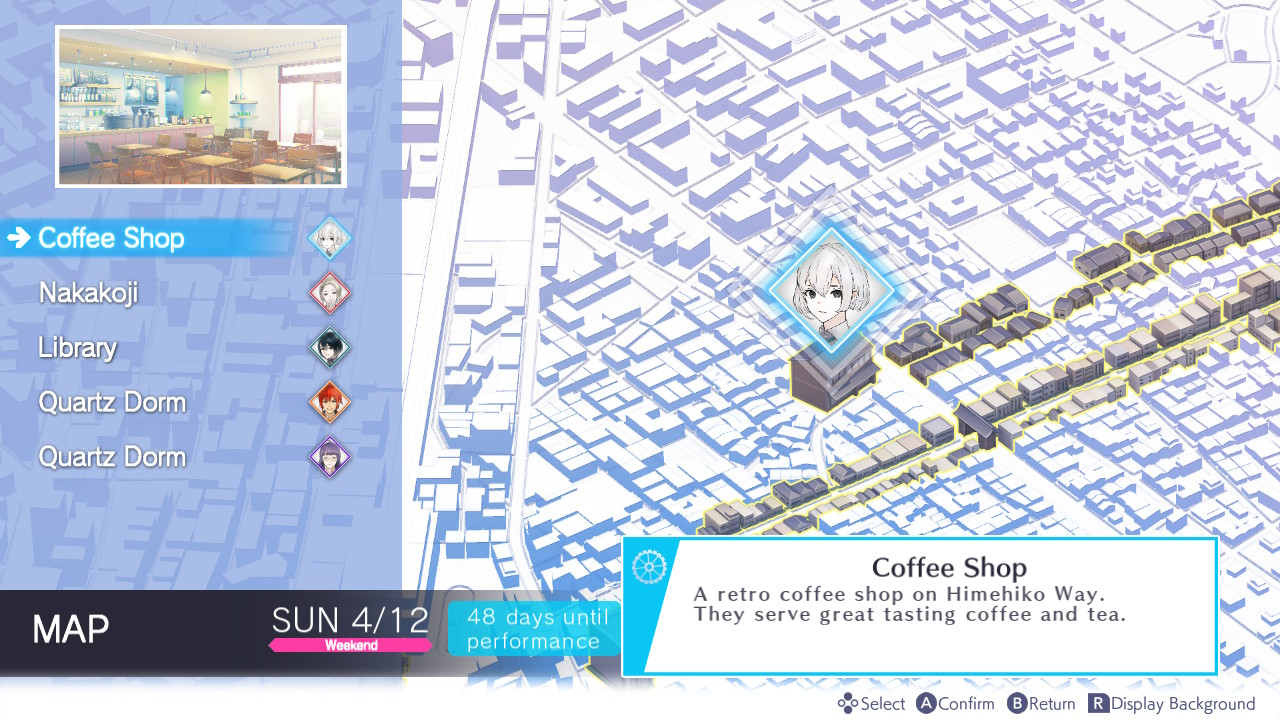This screenshot has height=720, width=1280.
Task: Select Quartz Dorm with the purple-haired portrait
Action: (112, 457)
